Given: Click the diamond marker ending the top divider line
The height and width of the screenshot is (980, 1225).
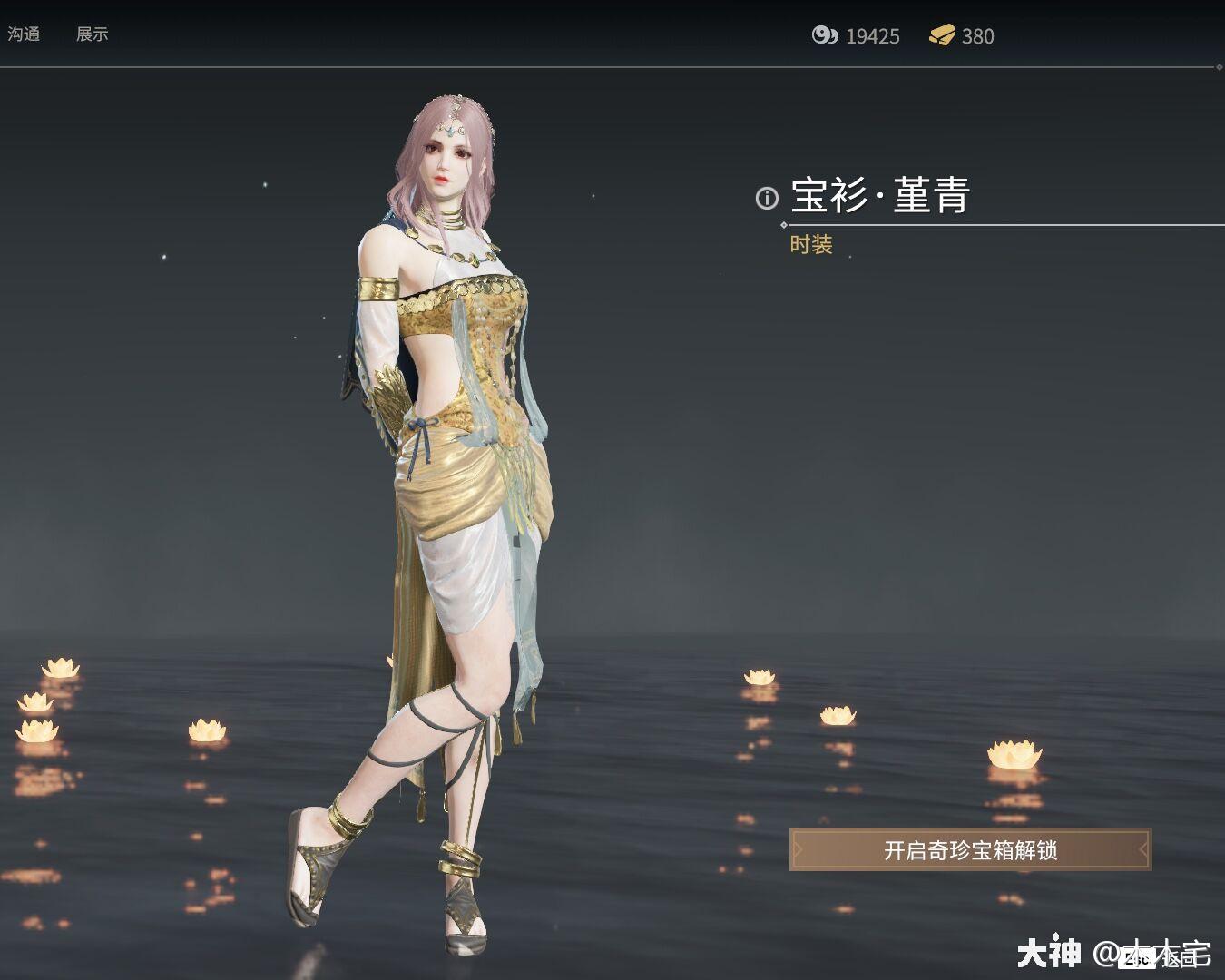Looking at the screenshot, I should point(1220,67).
